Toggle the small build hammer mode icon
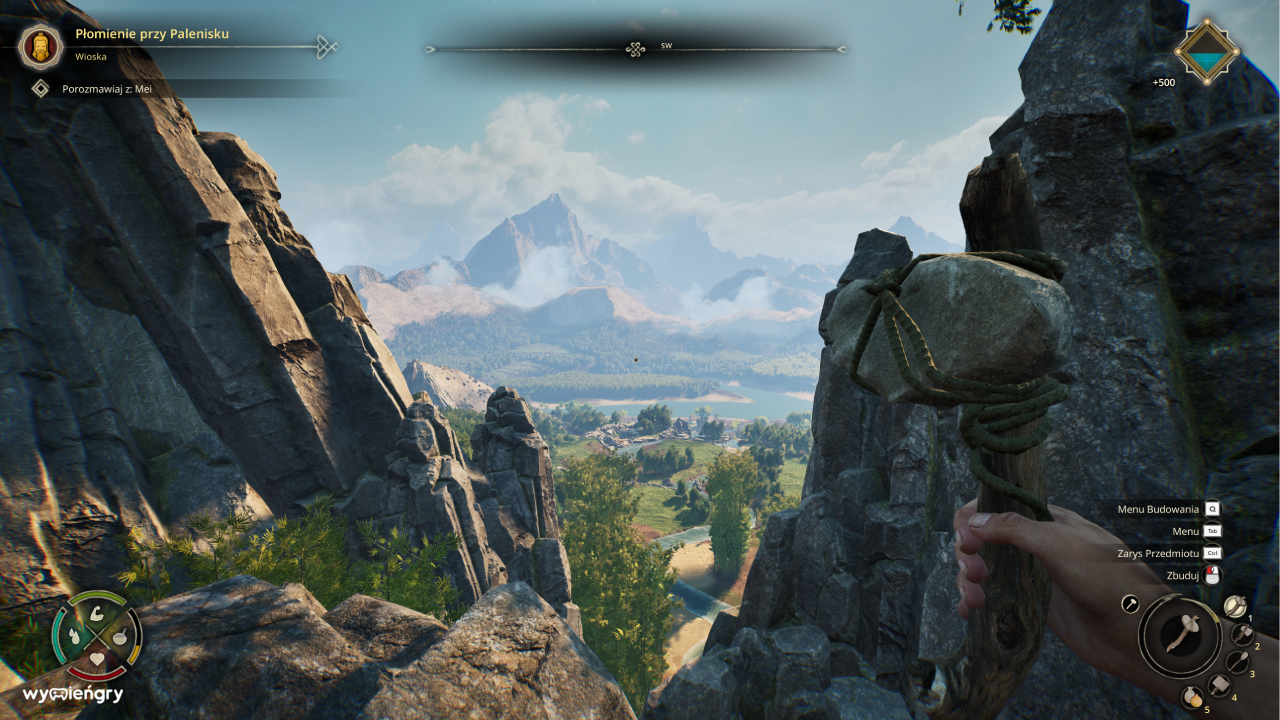The width and height of the screenshot is (1280, 720). [x=1130, y=603]
